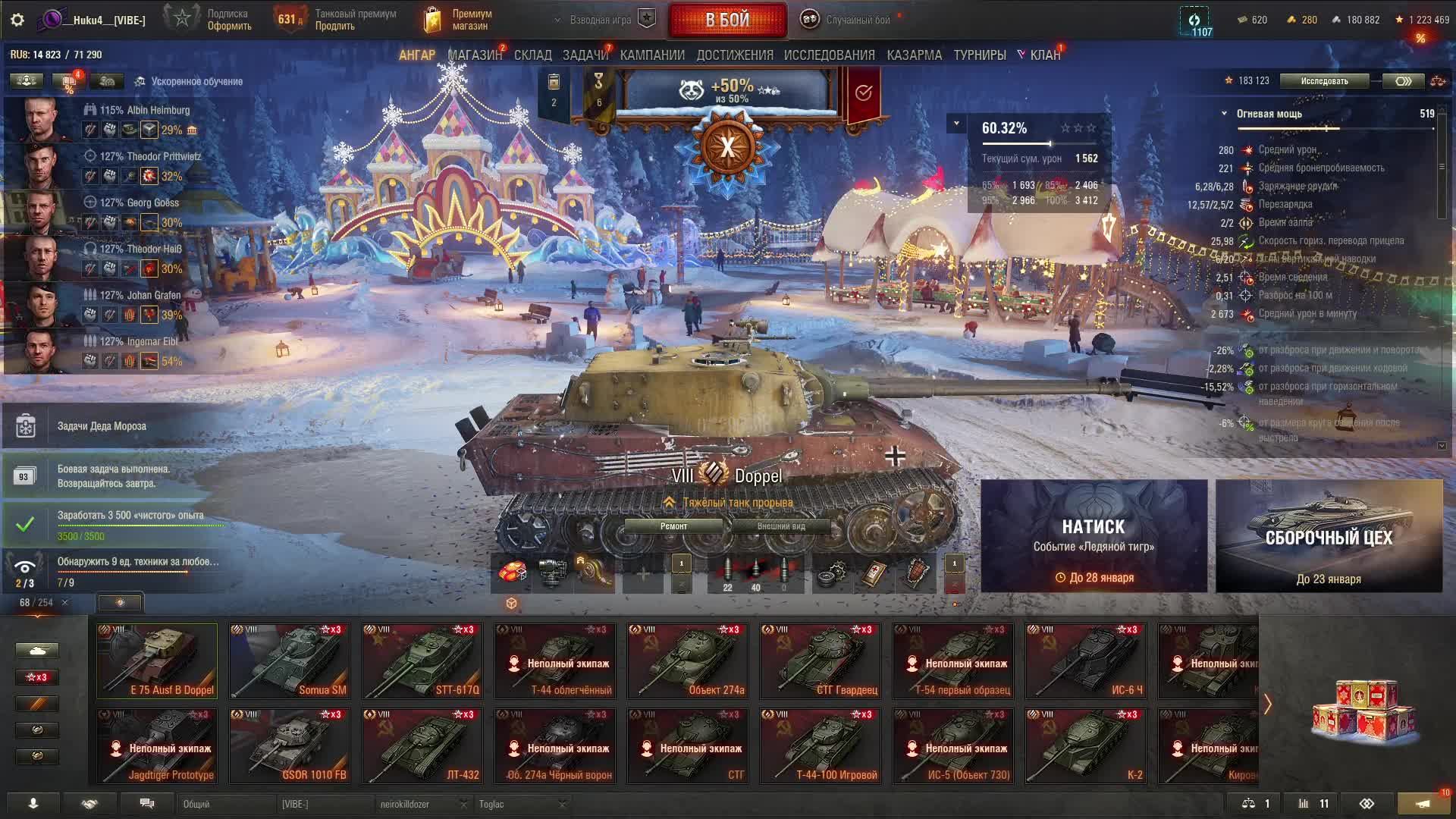Open the КЛАН tab

[1044, 55]
